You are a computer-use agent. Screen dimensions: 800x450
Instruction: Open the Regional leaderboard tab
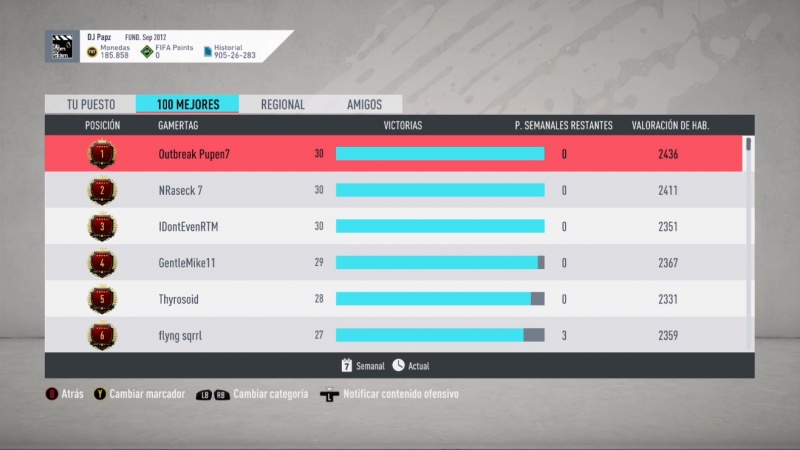283,104
